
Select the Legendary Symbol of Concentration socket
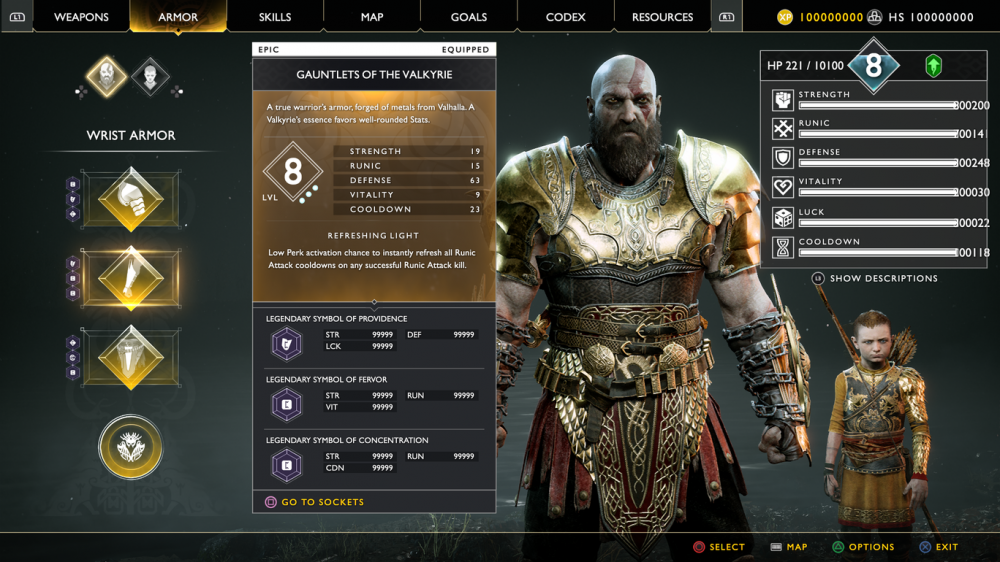click(288, 465)
